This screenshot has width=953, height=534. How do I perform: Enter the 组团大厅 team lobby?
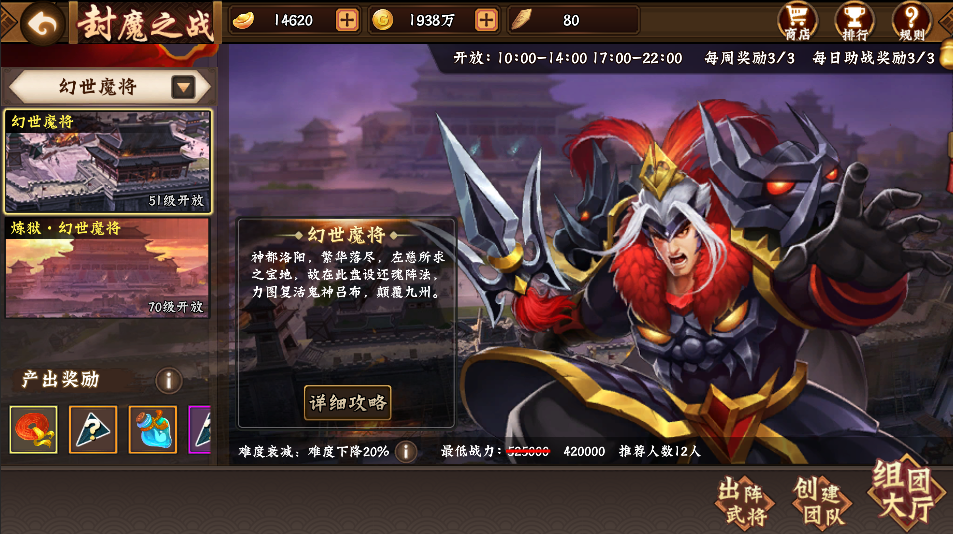[x=903, y=494]
